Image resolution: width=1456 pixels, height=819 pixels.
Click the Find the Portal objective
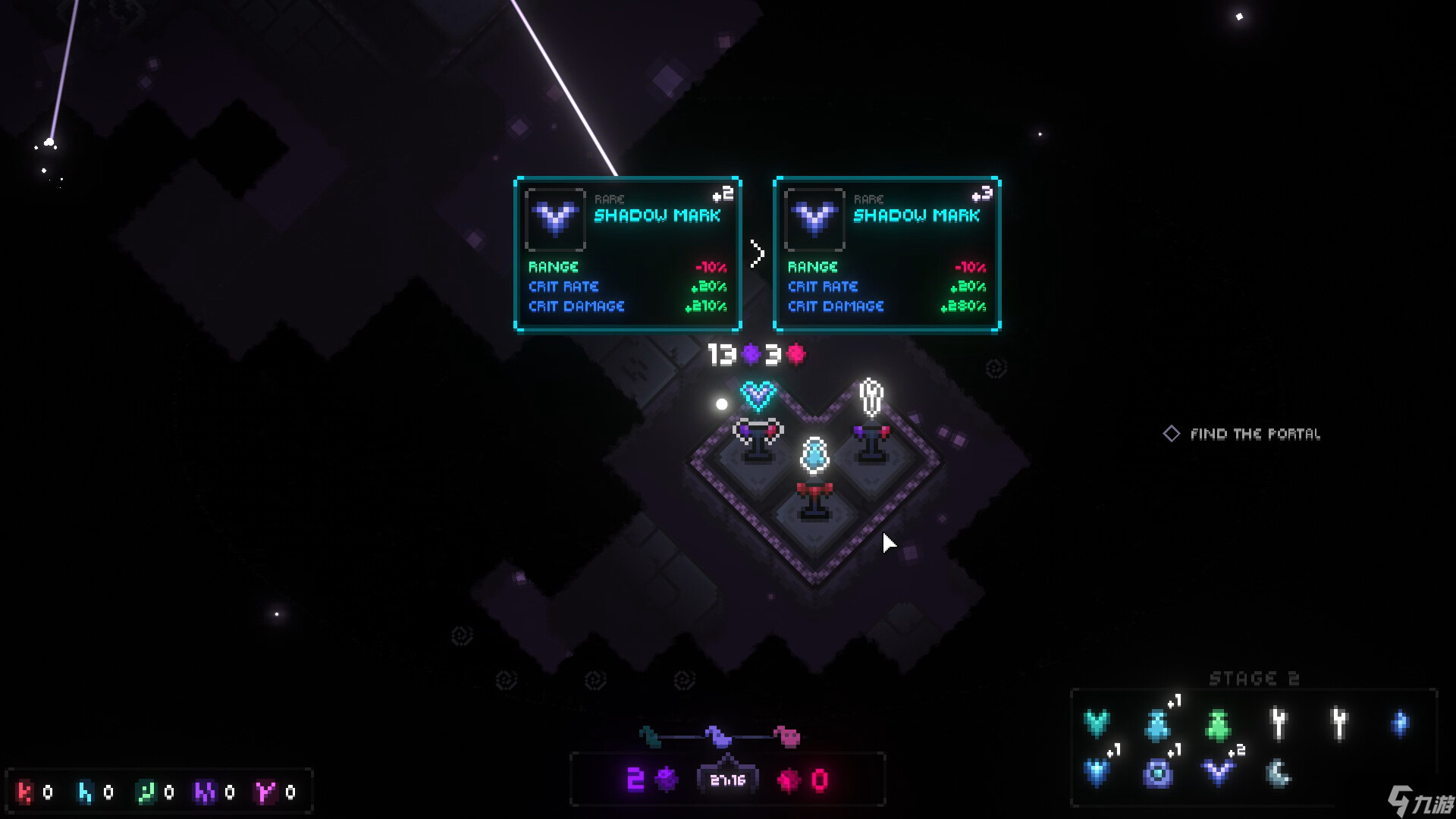(x=1254, y=434)
